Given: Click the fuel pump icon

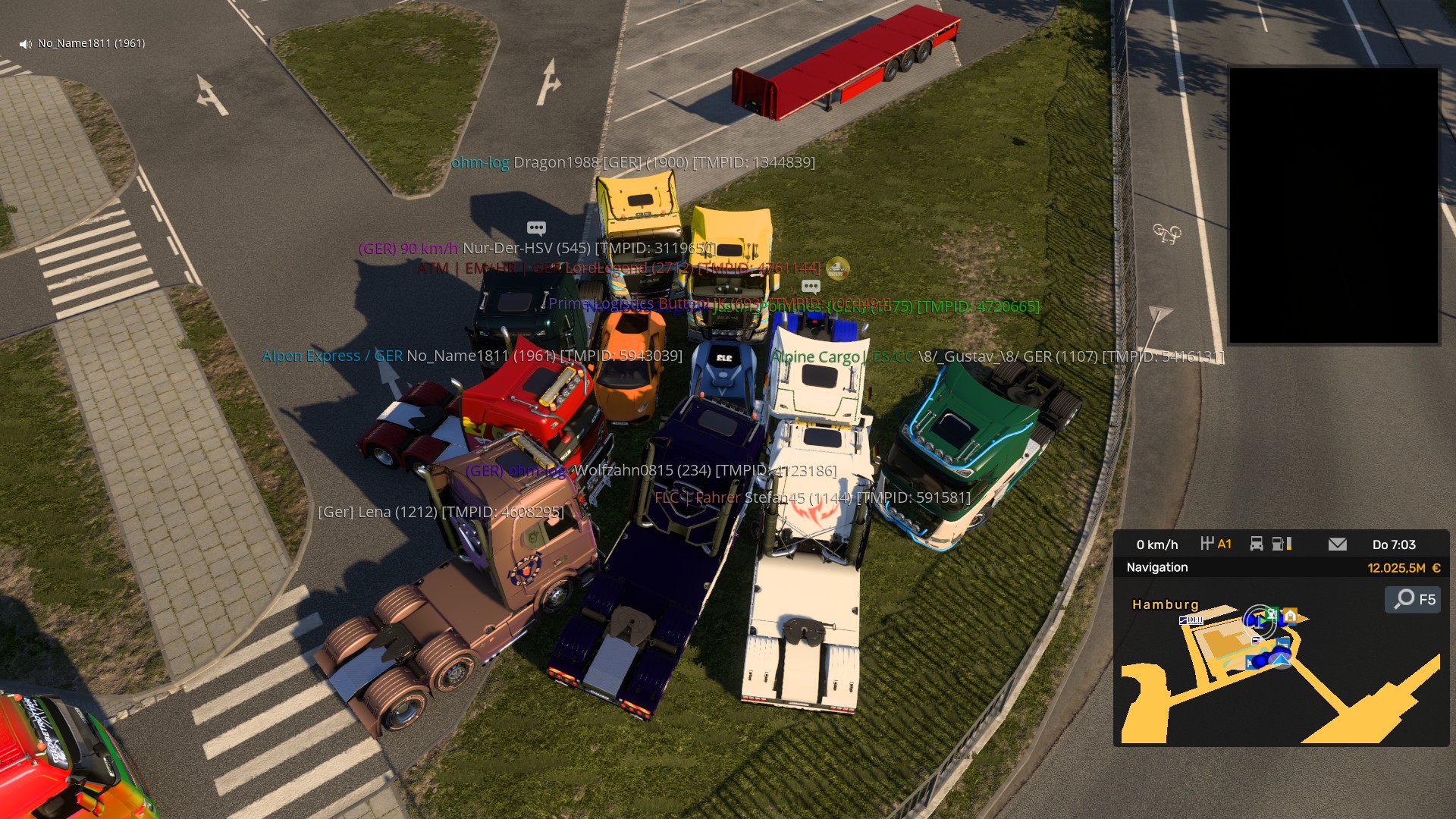Looking at the screenshot, I should click(1279, 544).
